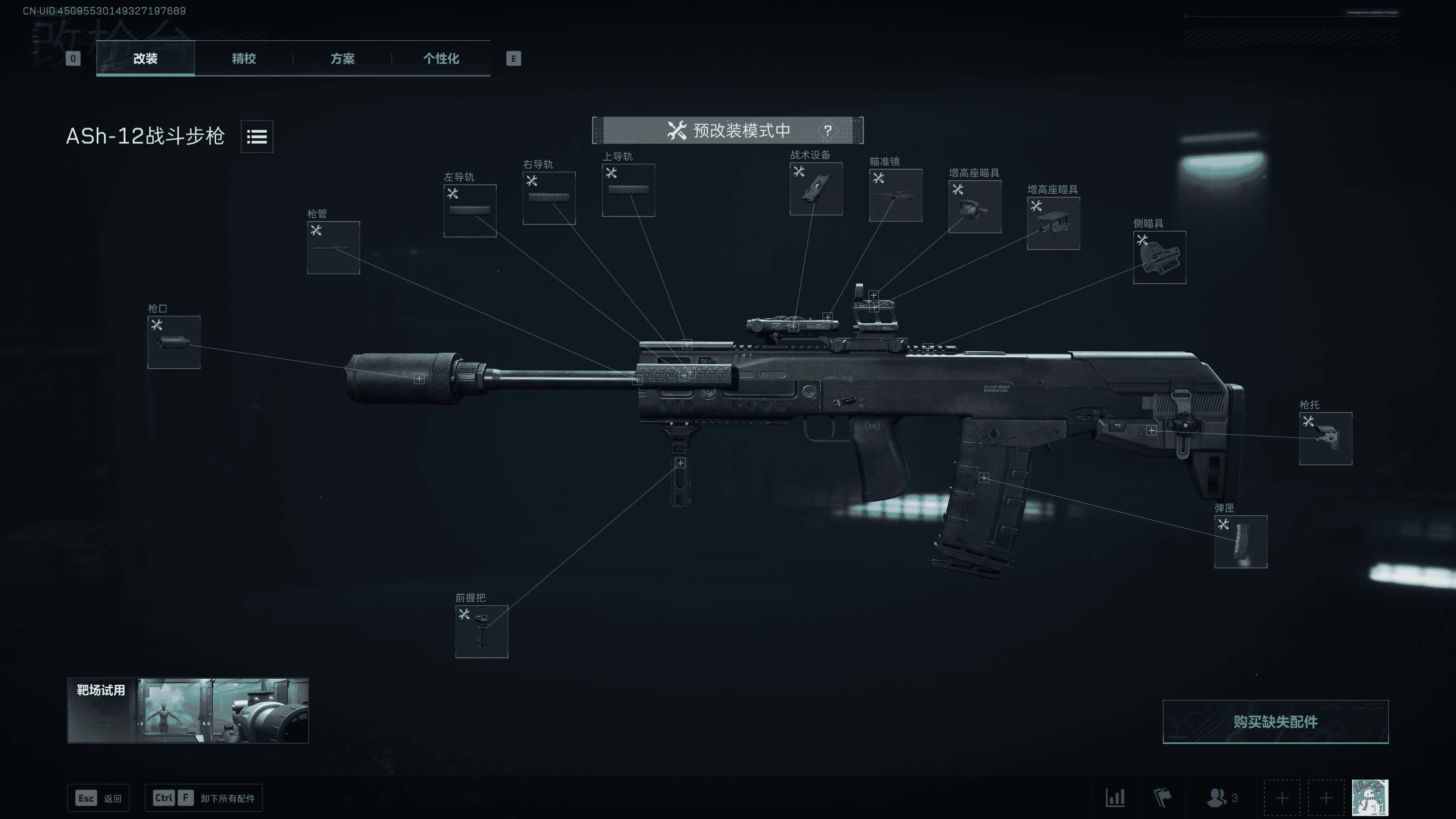Open the 枪口 muzzle attachment slot
The image size is (1456, 819).
click(x=173, y=342)
